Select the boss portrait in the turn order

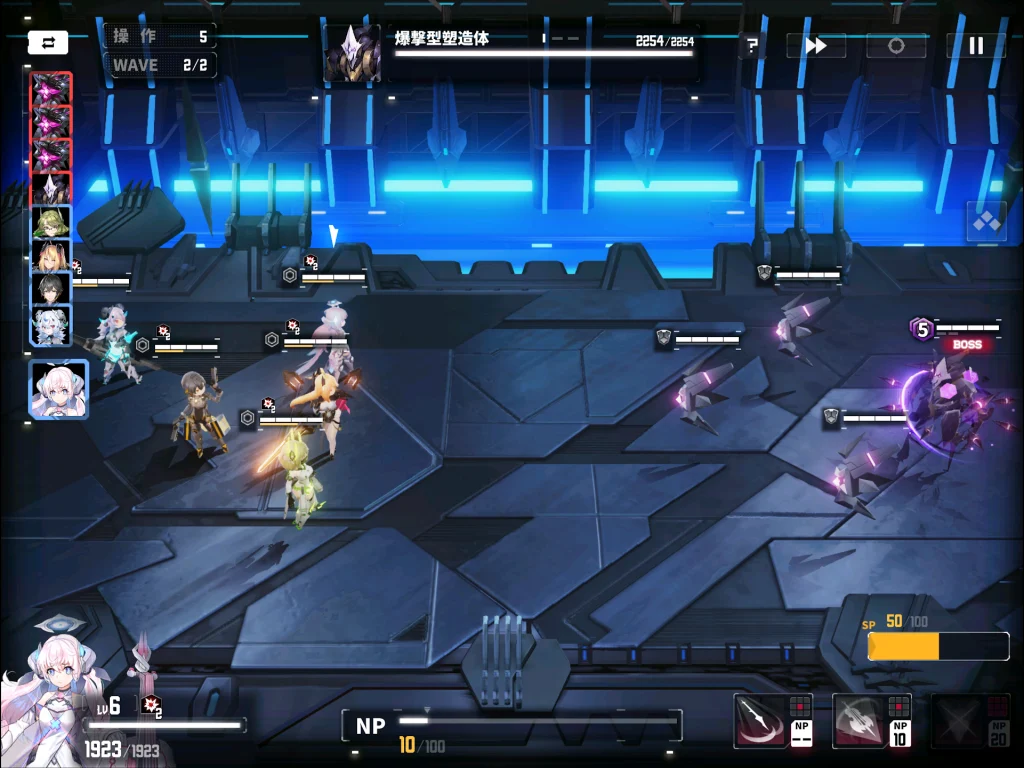pyautogui.click(x=50, y=188)
